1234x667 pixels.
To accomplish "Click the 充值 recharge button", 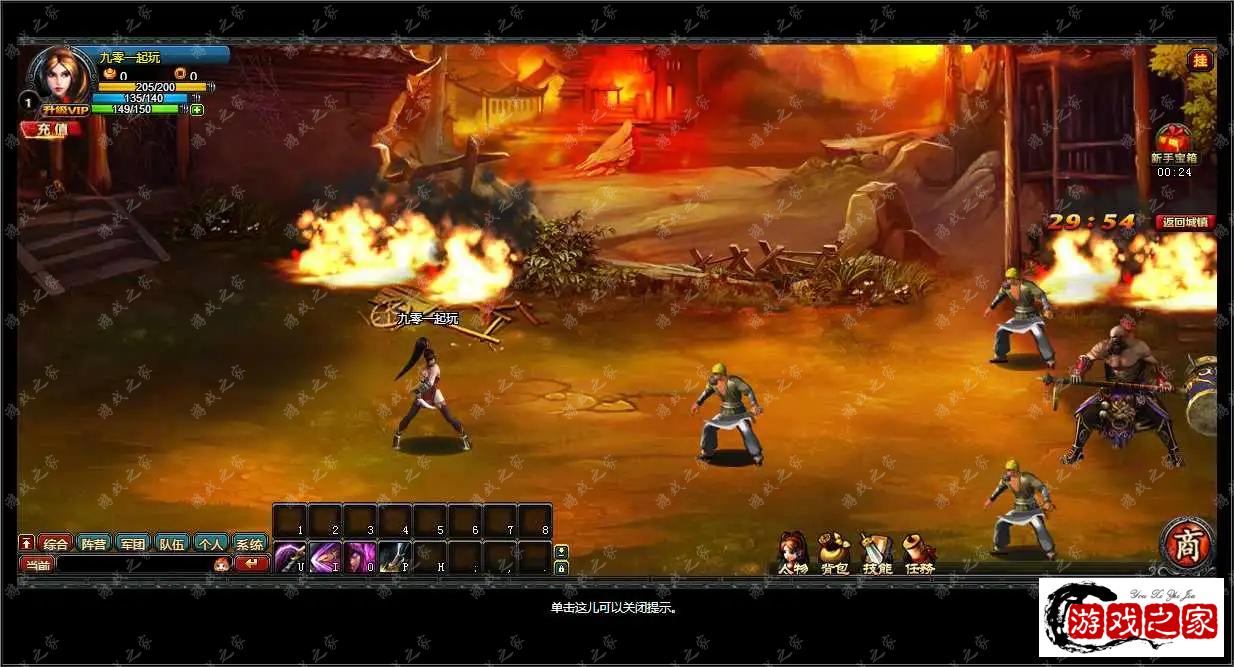I will (52, 129).
